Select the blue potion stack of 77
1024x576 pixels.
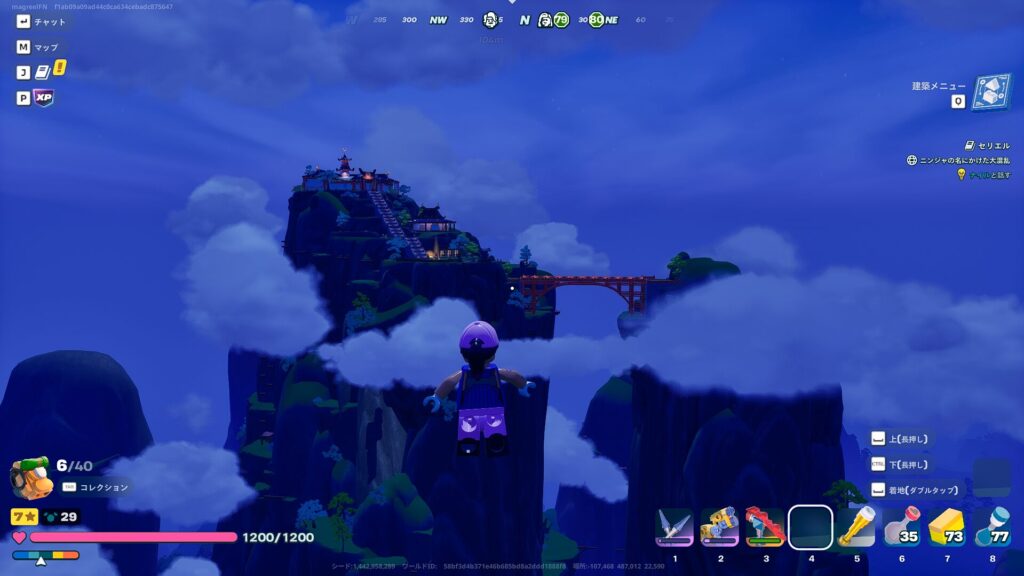click(991, 527)
